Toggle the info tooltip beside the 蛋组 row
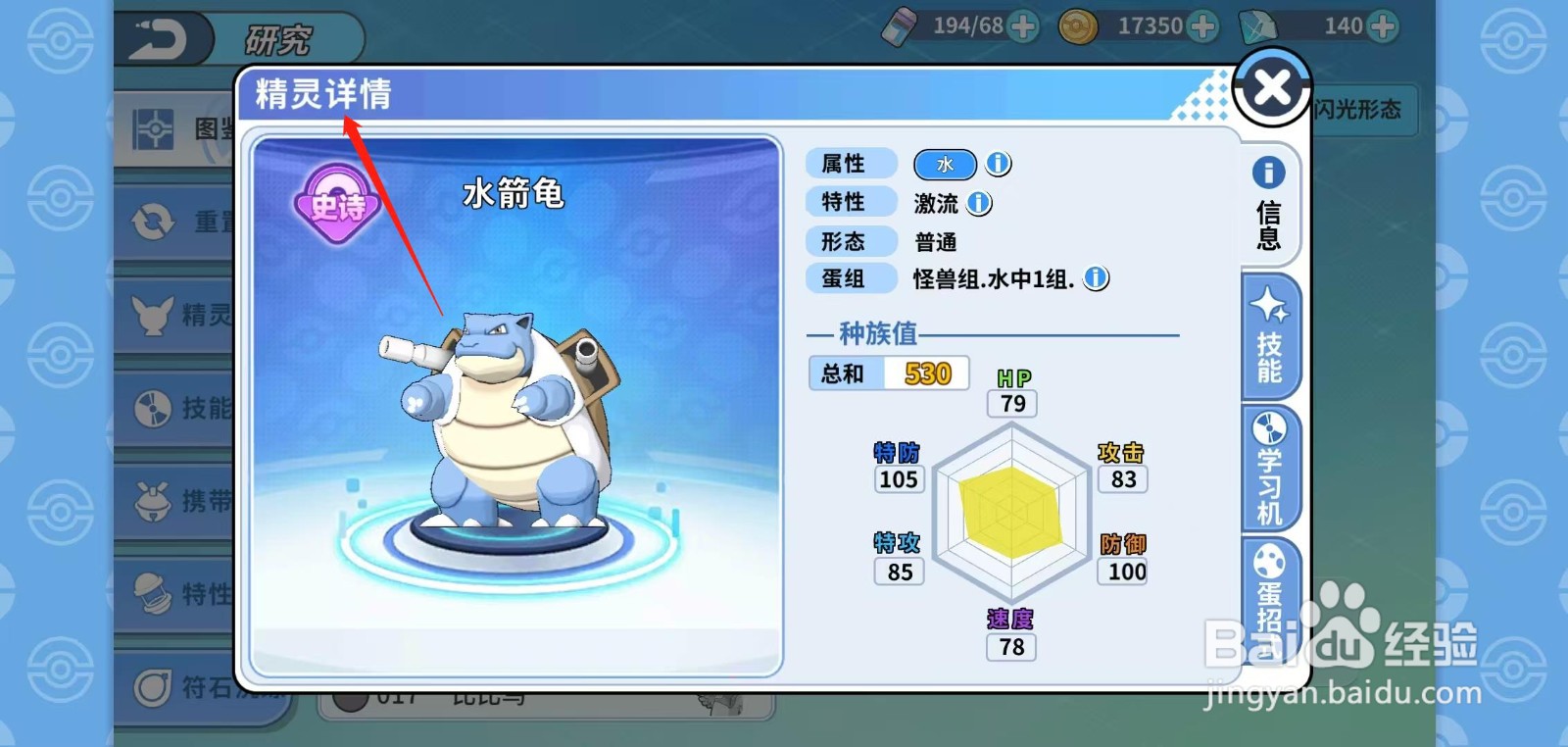 (x=1098, y=278)
